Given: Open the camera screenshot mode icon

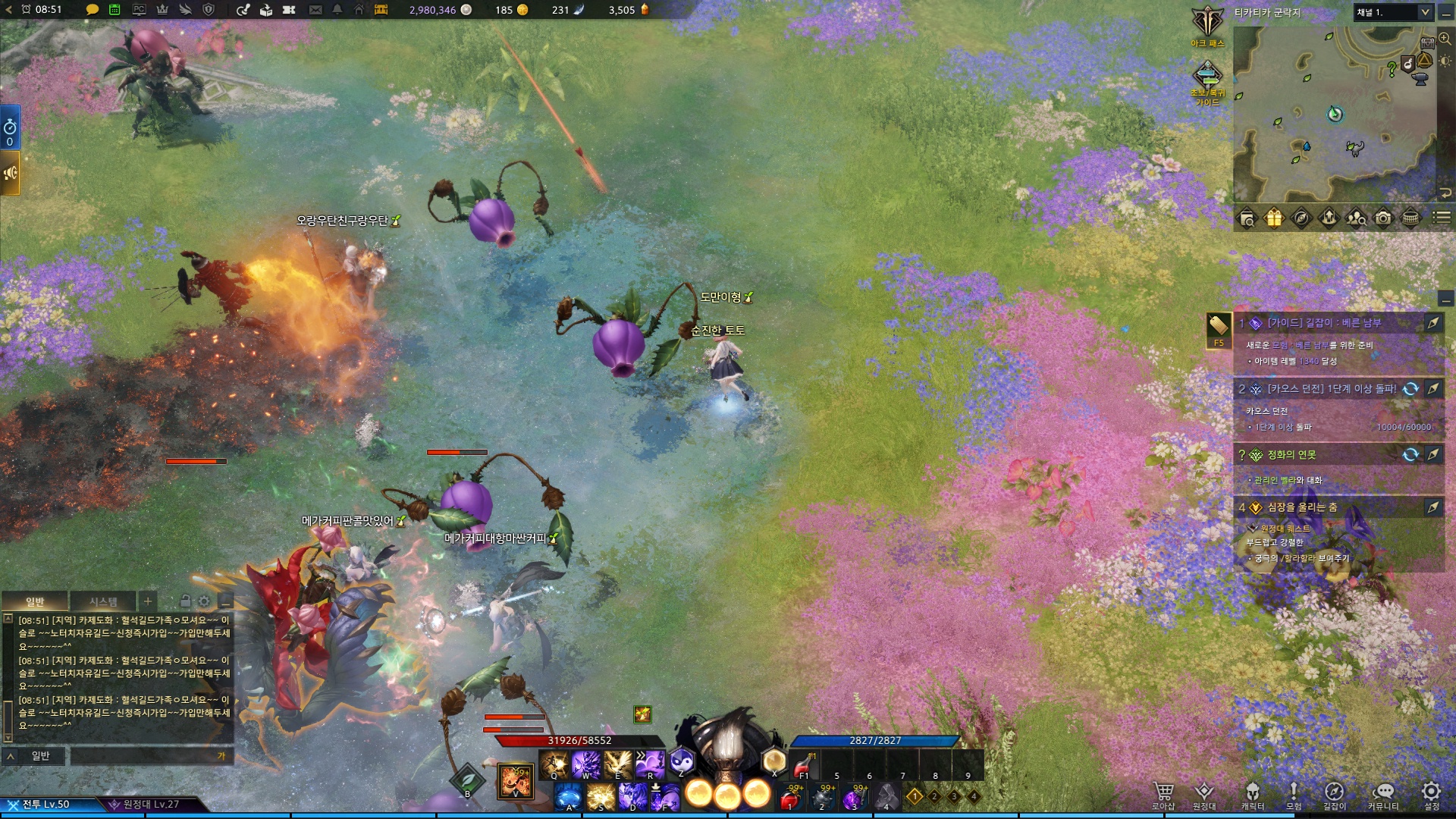Looking at the screenshot, I should tap(1383, 218).
